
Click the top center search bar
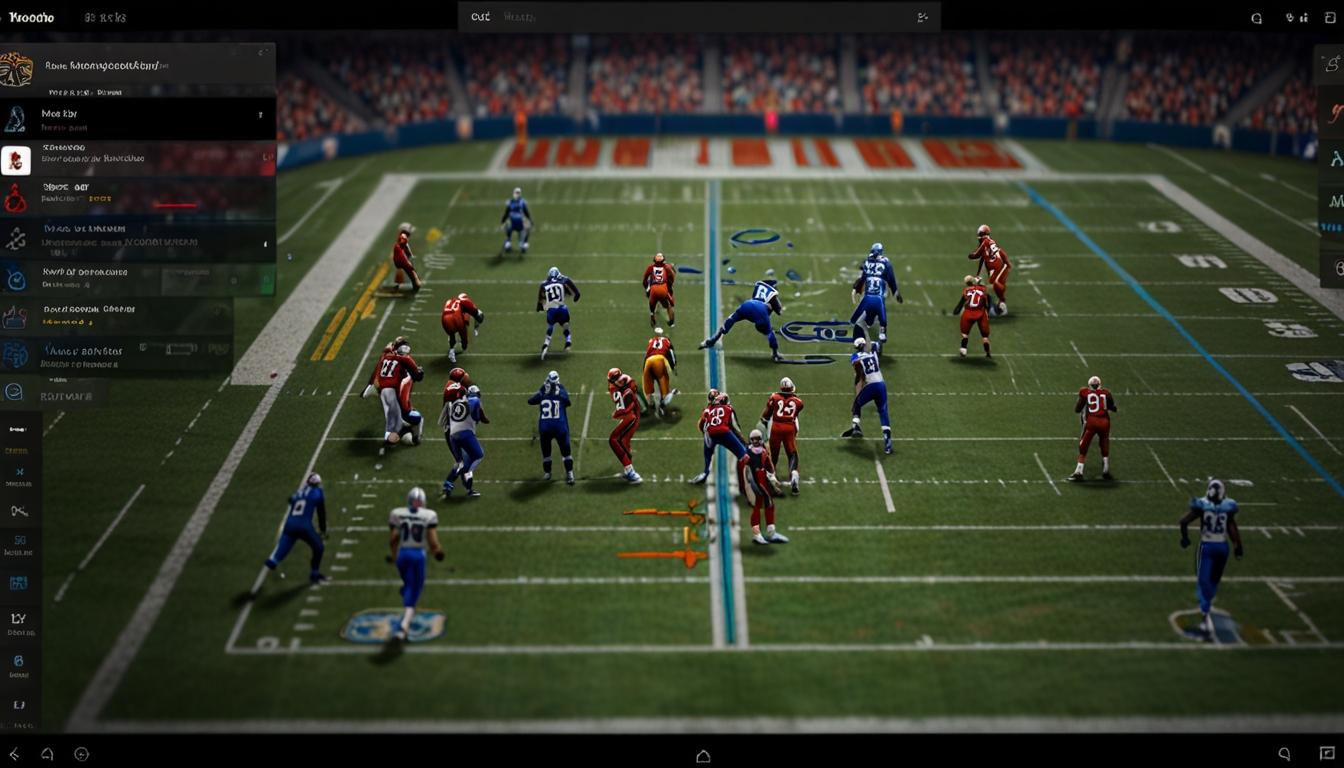coord(698,17)
